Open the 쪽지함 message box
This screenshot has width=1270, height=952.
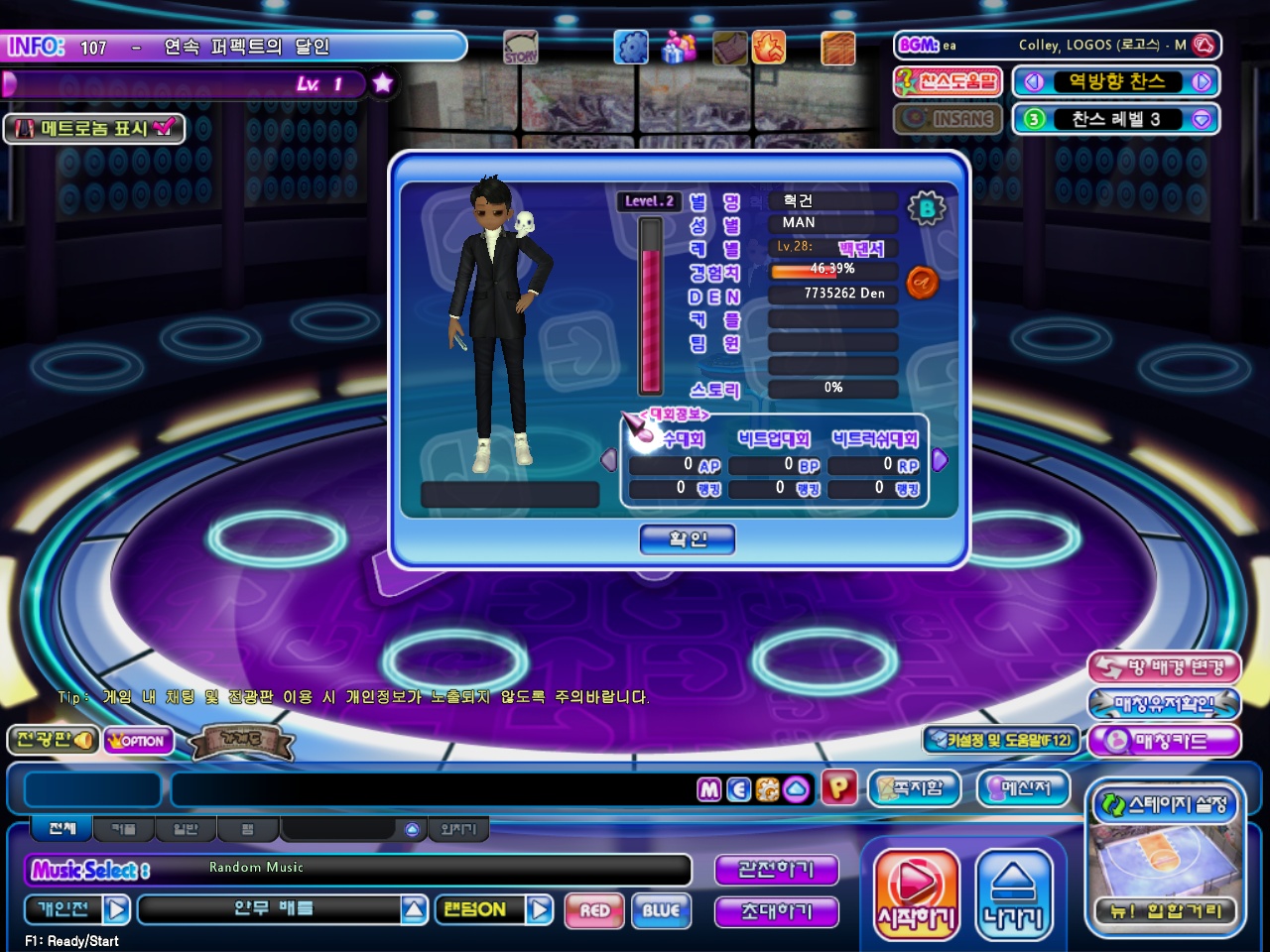pos(914,788)
